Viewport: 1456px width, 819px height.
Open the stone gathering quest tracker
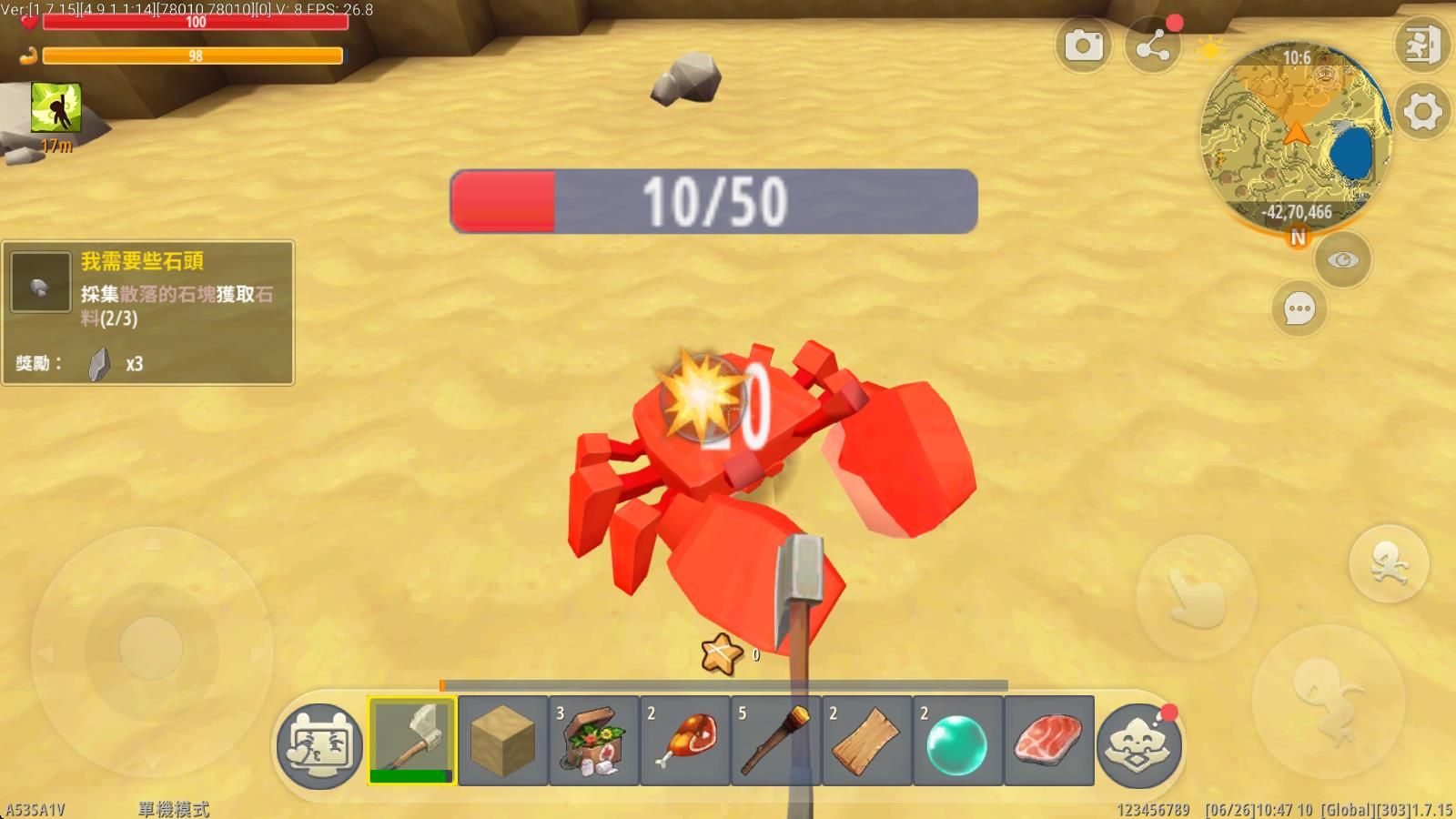[x=147, y=312]
